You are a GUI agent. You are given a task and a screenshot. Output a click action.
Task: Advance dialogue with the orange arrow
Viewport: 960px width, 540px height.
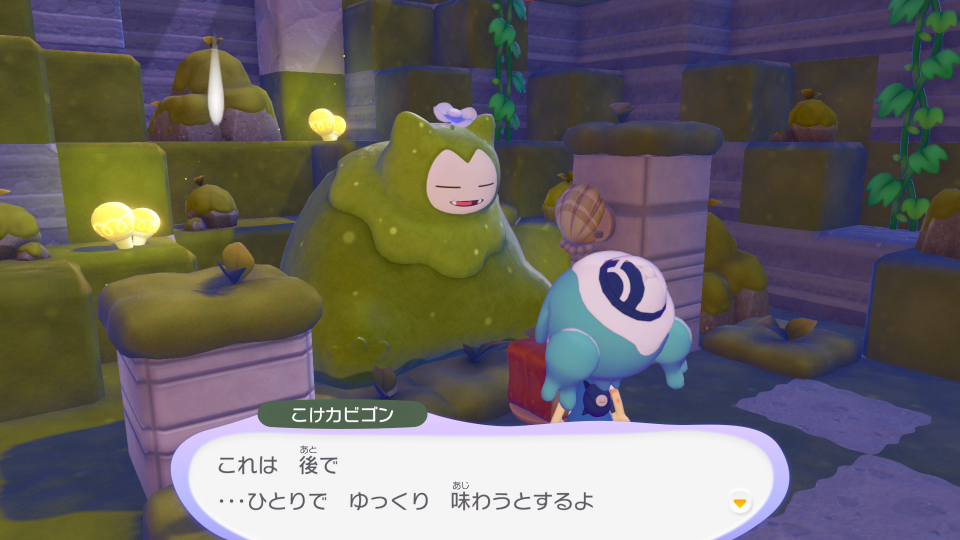(x=739, y=501)
